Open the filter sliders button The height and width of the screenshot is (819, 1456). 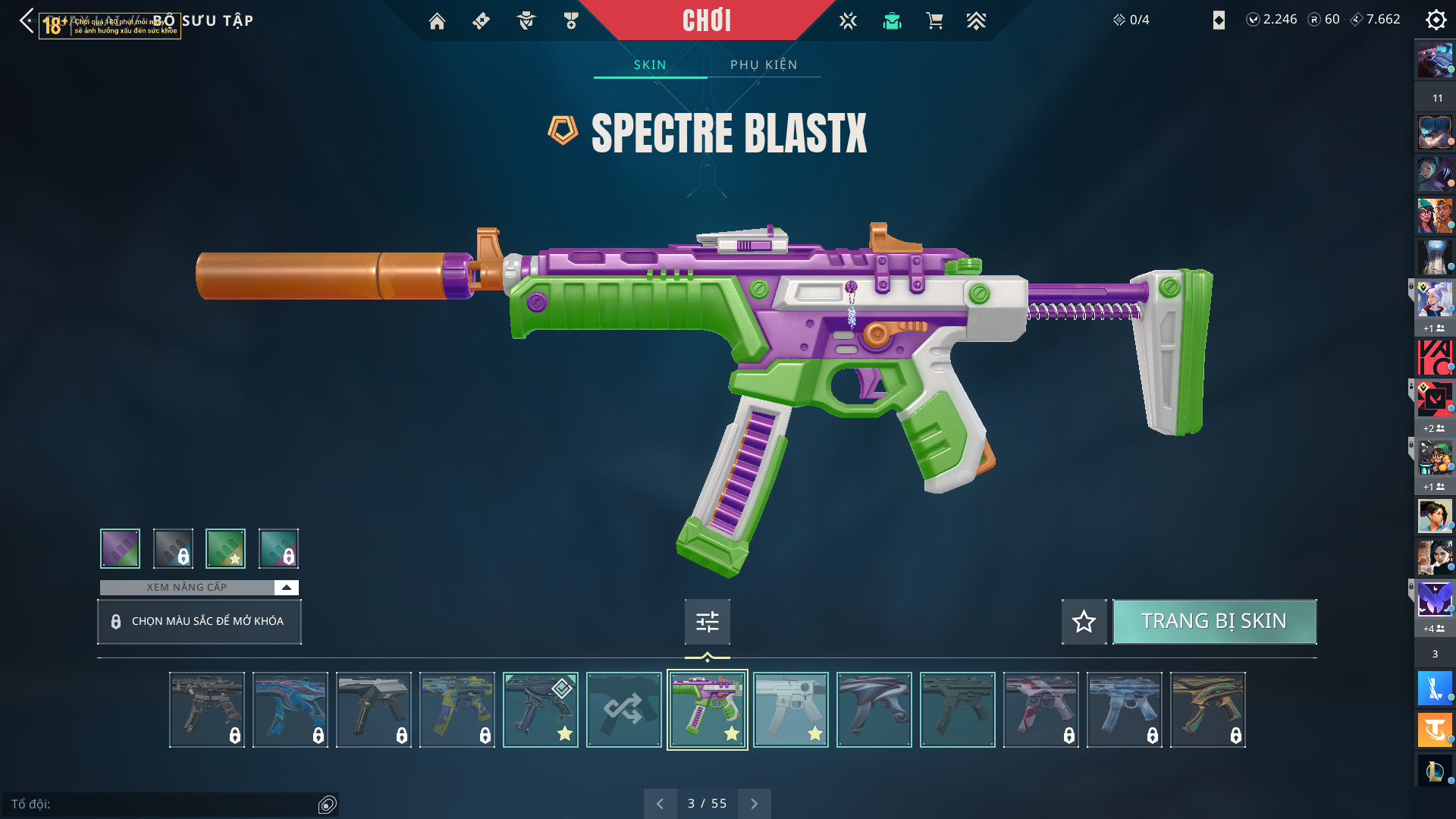coord(707,622)
